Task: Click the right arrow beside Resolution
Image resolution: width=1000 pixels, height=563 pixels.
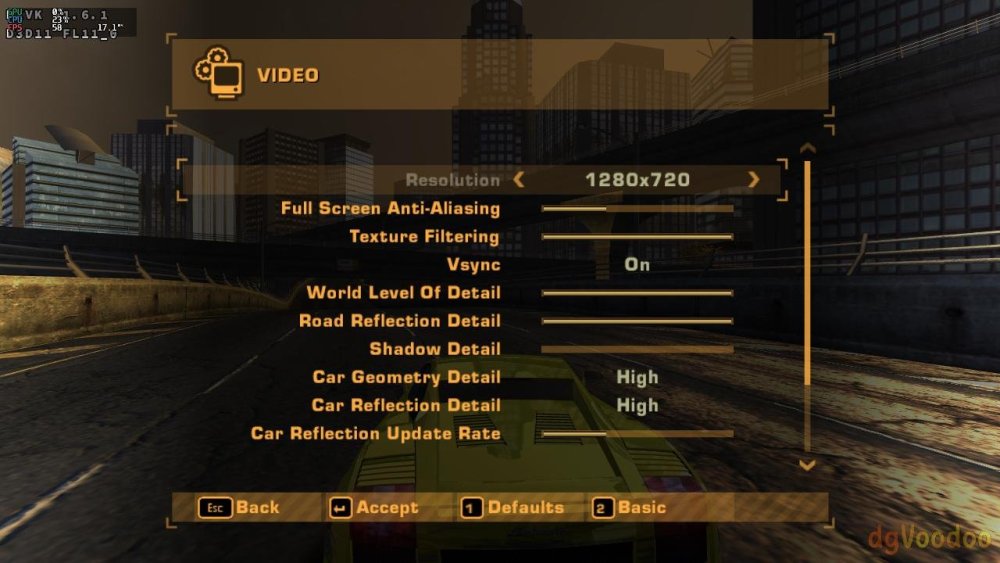Action: [753, 180]
